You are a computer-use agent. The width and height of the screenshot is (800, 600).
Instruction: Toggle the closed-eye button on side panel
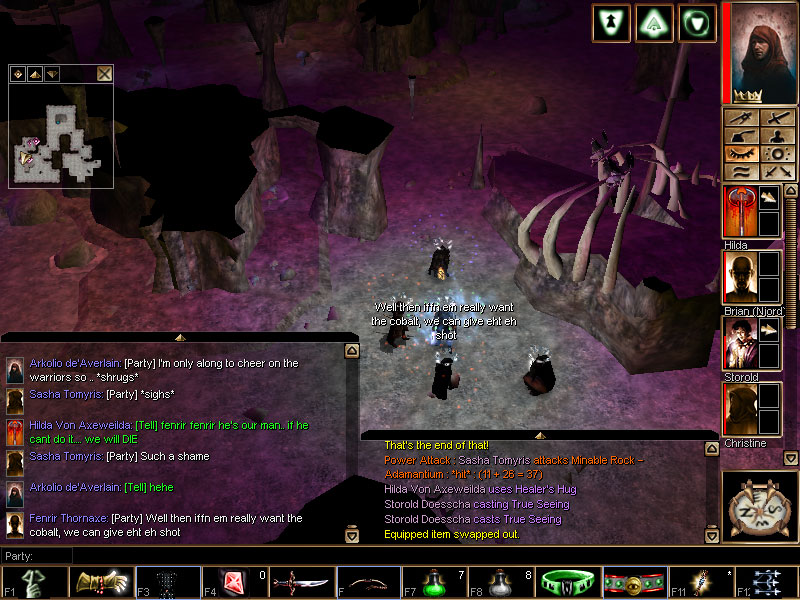pos(739,154)
